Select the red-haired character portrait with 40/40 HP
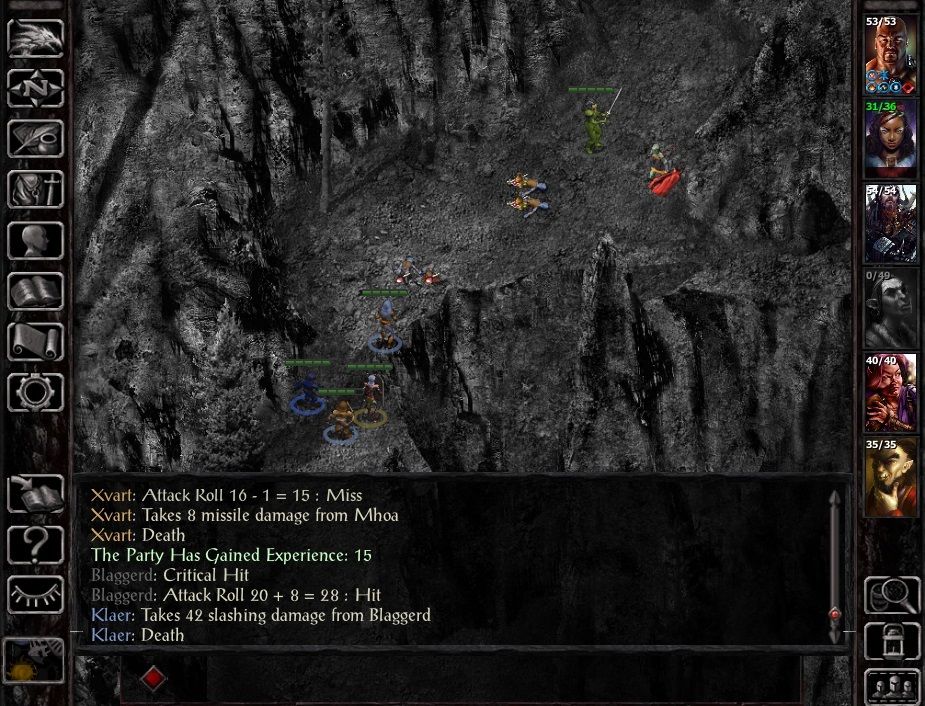925x706 pixels. [x=890, y=392]
